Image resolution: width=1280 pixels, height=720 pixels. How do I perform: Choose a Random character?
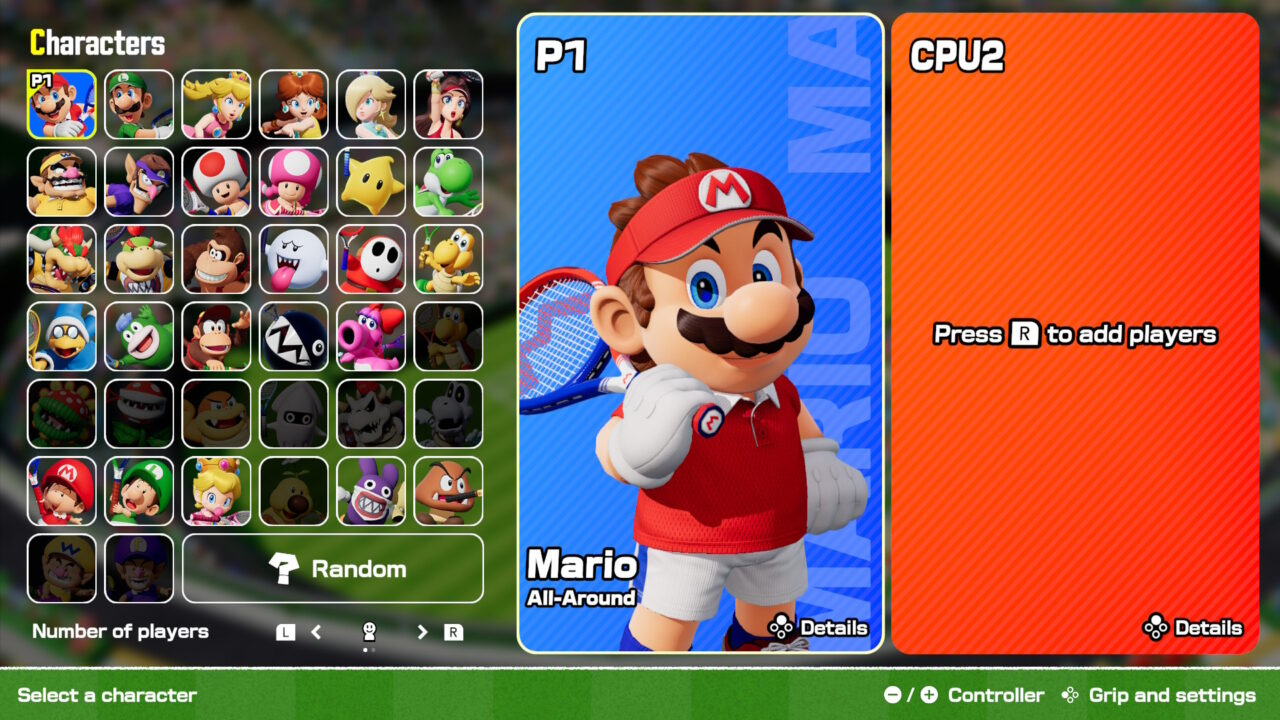(x=333, y=568)
